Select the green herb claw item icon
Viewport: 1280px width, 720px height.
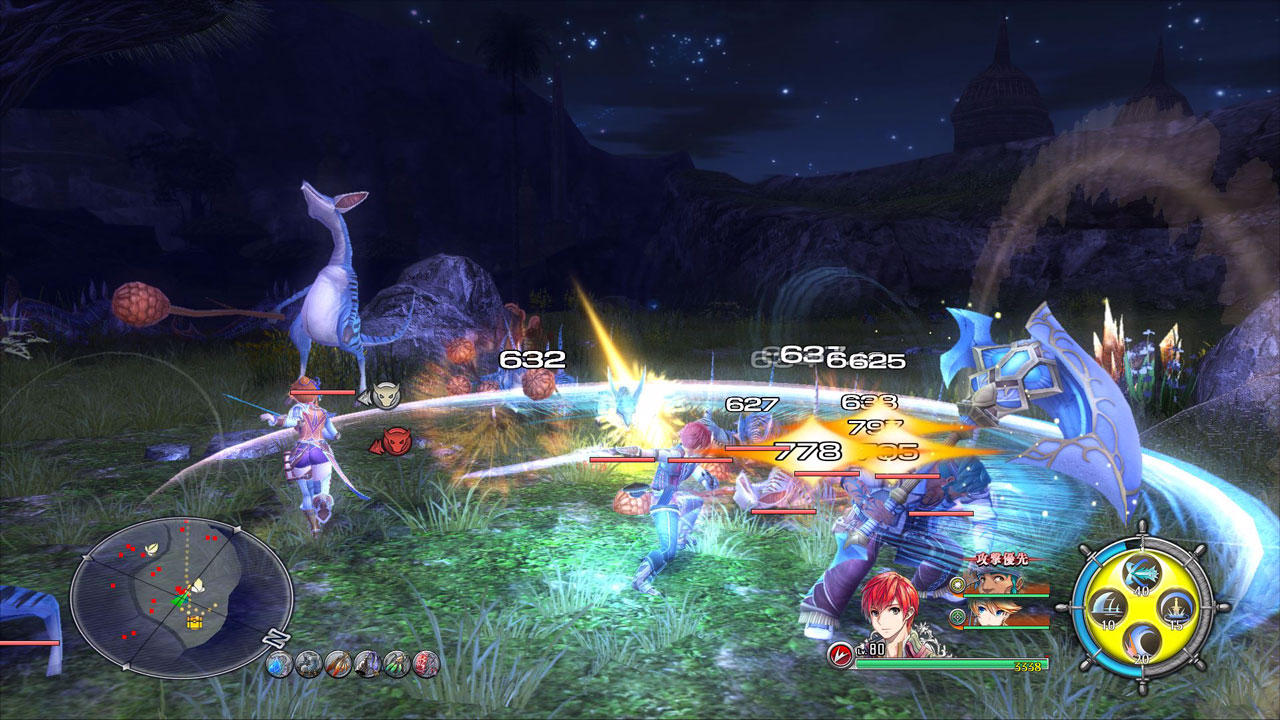point(397,665)
